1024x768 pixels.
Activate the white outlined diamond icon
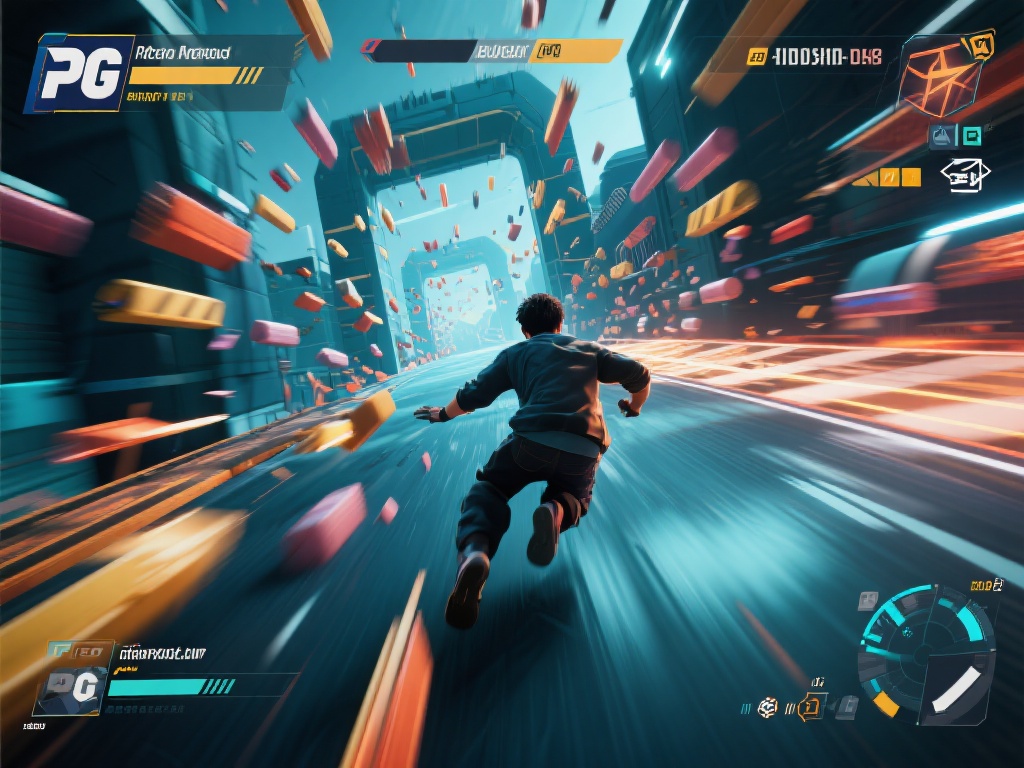965,177
